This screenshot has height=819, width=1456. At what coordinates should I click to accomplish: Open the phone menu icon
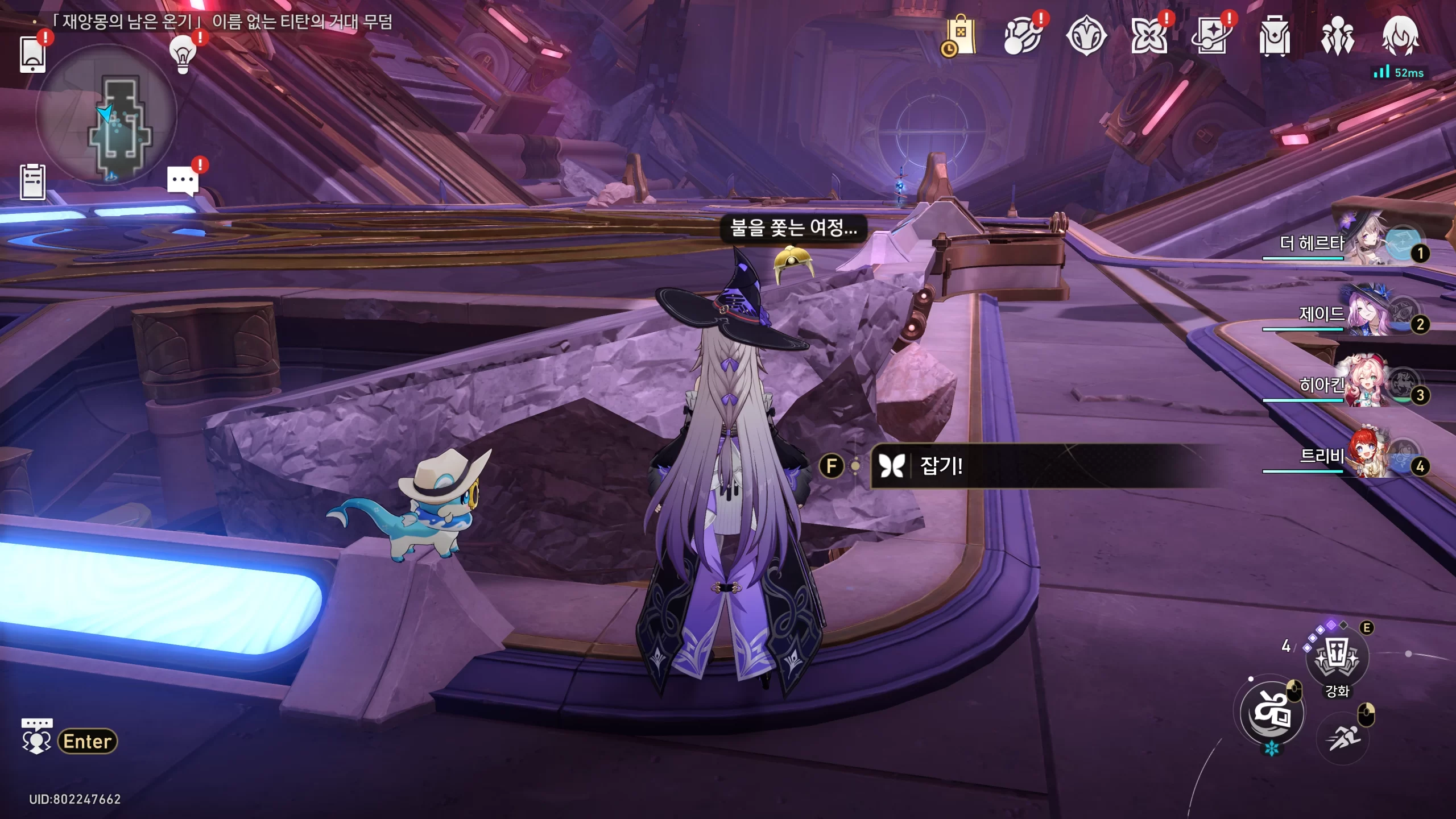(32, 54)
